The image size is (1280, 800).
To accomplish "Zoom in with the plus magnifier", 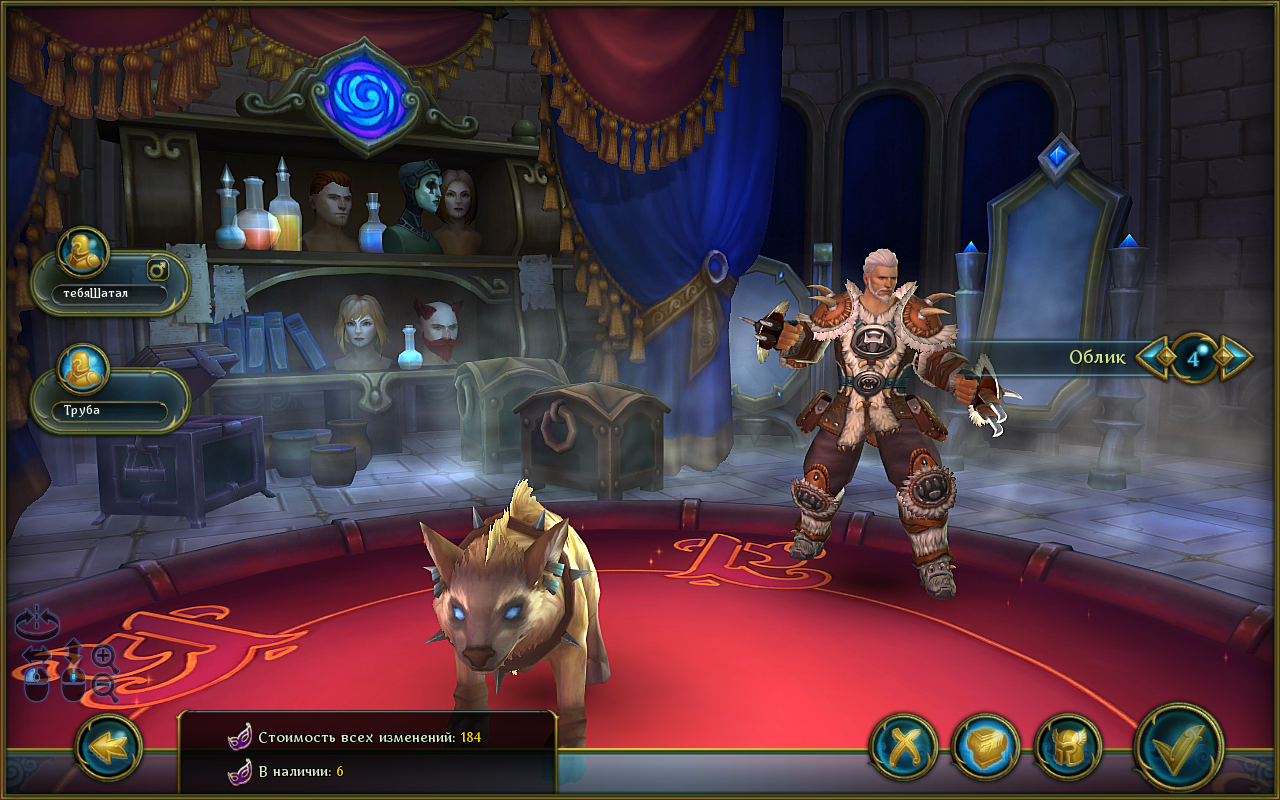I will 104,657.
